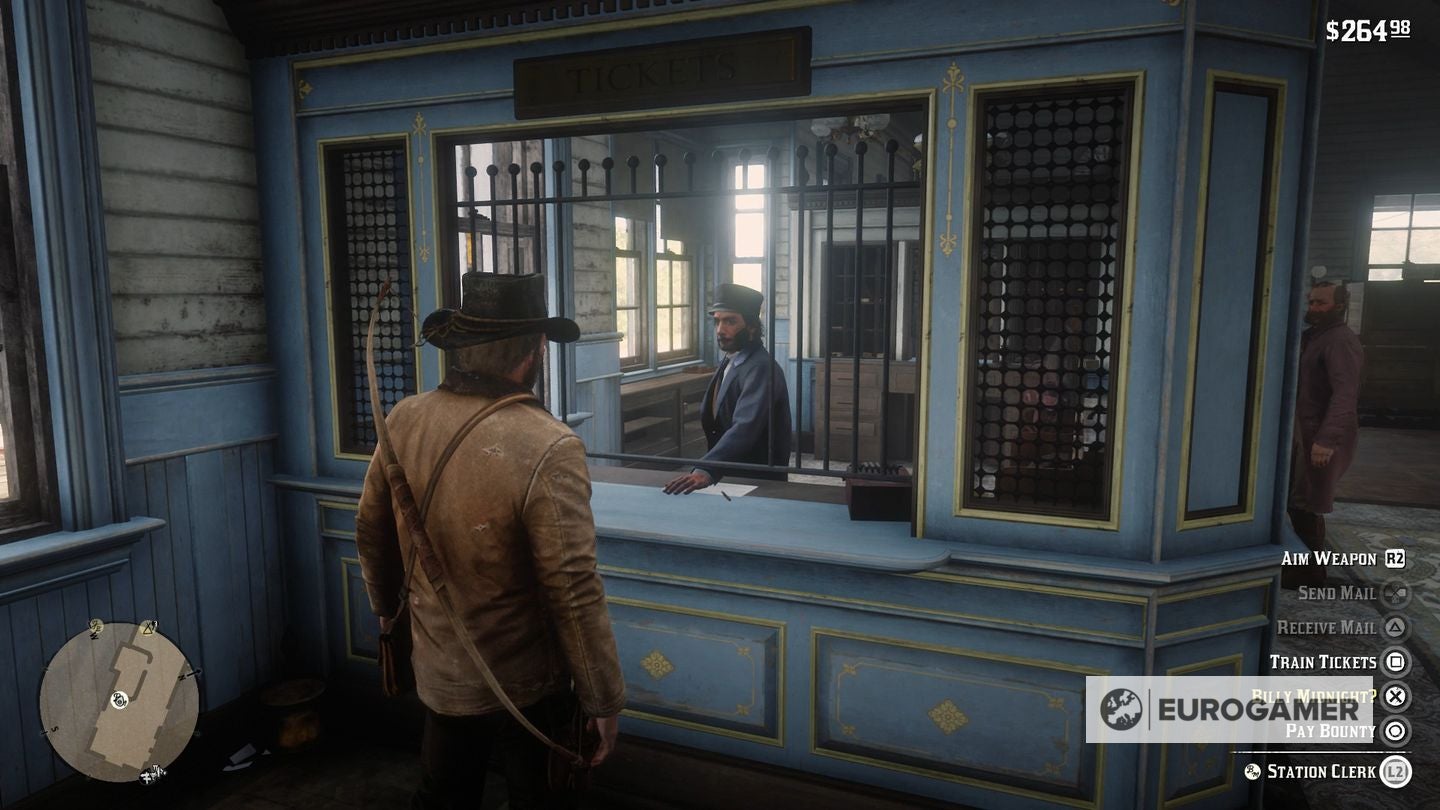
Task: Click the postal horn marker at minimap center
Action: (120, 700)
